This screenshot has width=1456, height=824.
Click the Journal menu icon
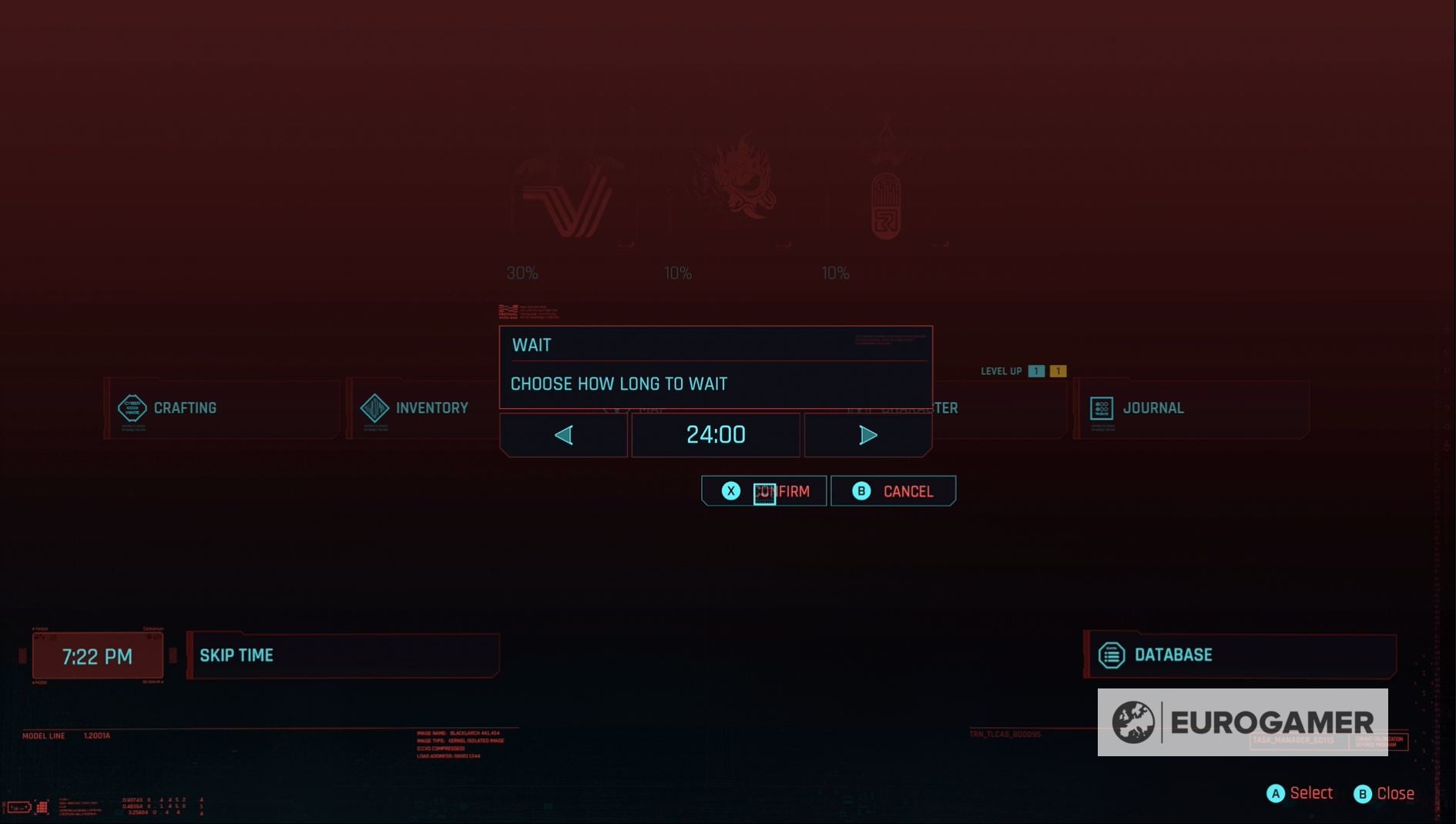point(1102,408)
